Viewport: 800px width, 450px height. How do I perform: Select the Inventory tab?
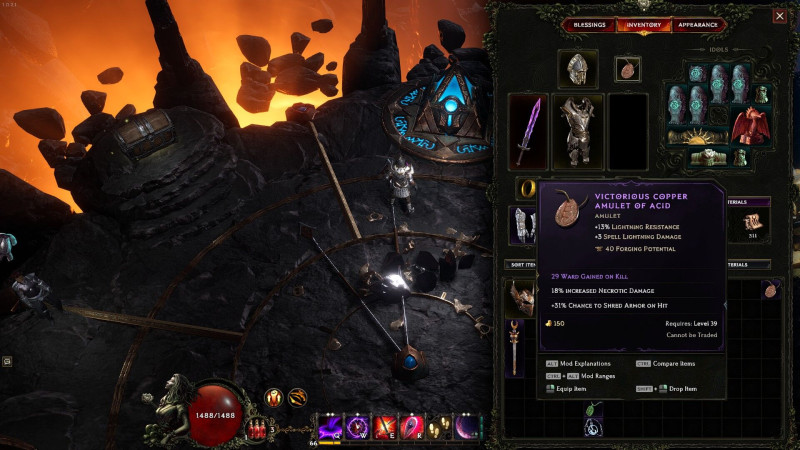pos(643,25)
